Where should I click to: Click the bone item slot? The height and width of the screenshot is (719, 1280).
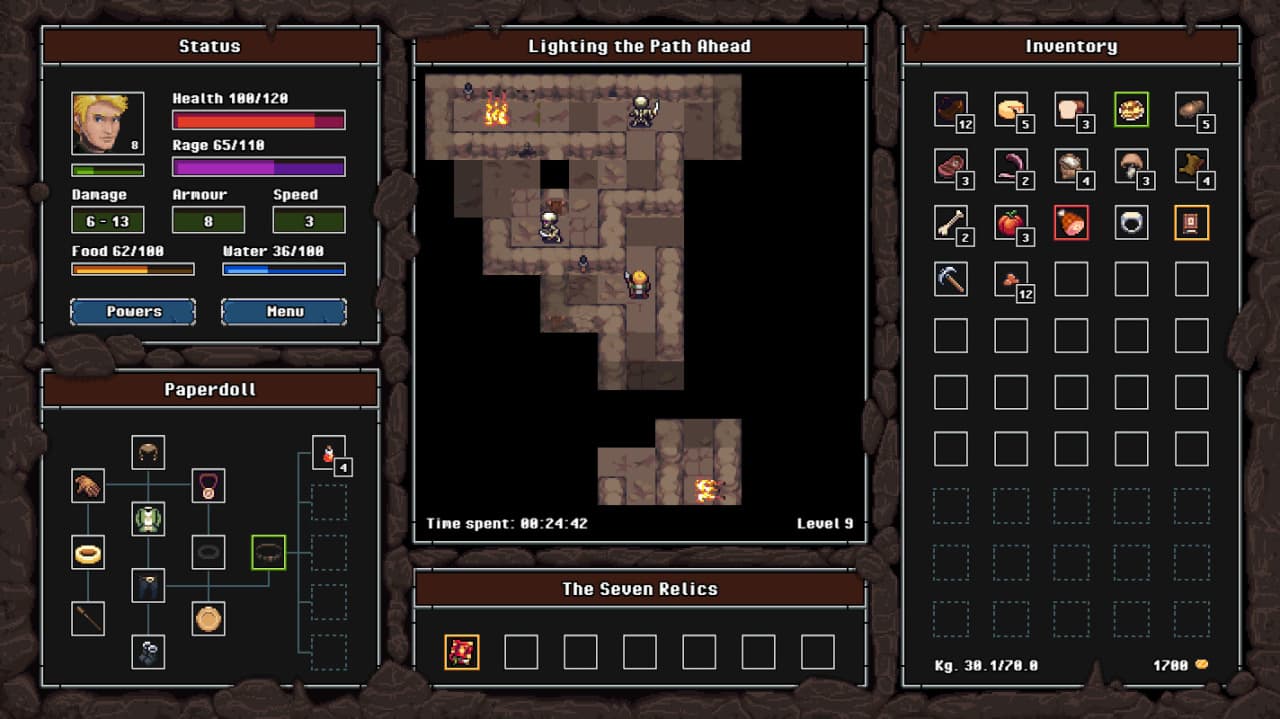point(951,222)
